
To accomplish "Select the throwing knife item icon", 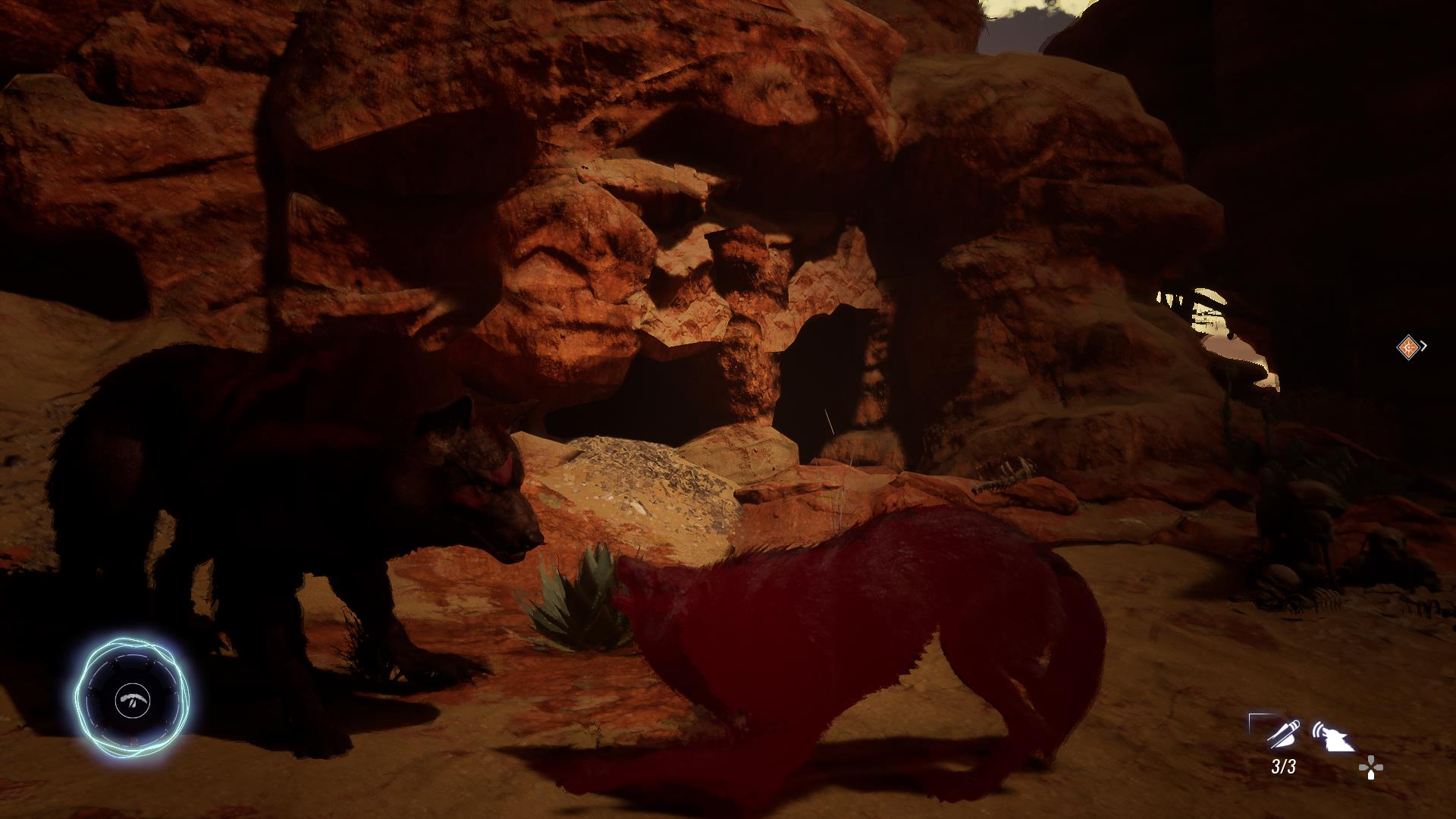I will 1282,734.
